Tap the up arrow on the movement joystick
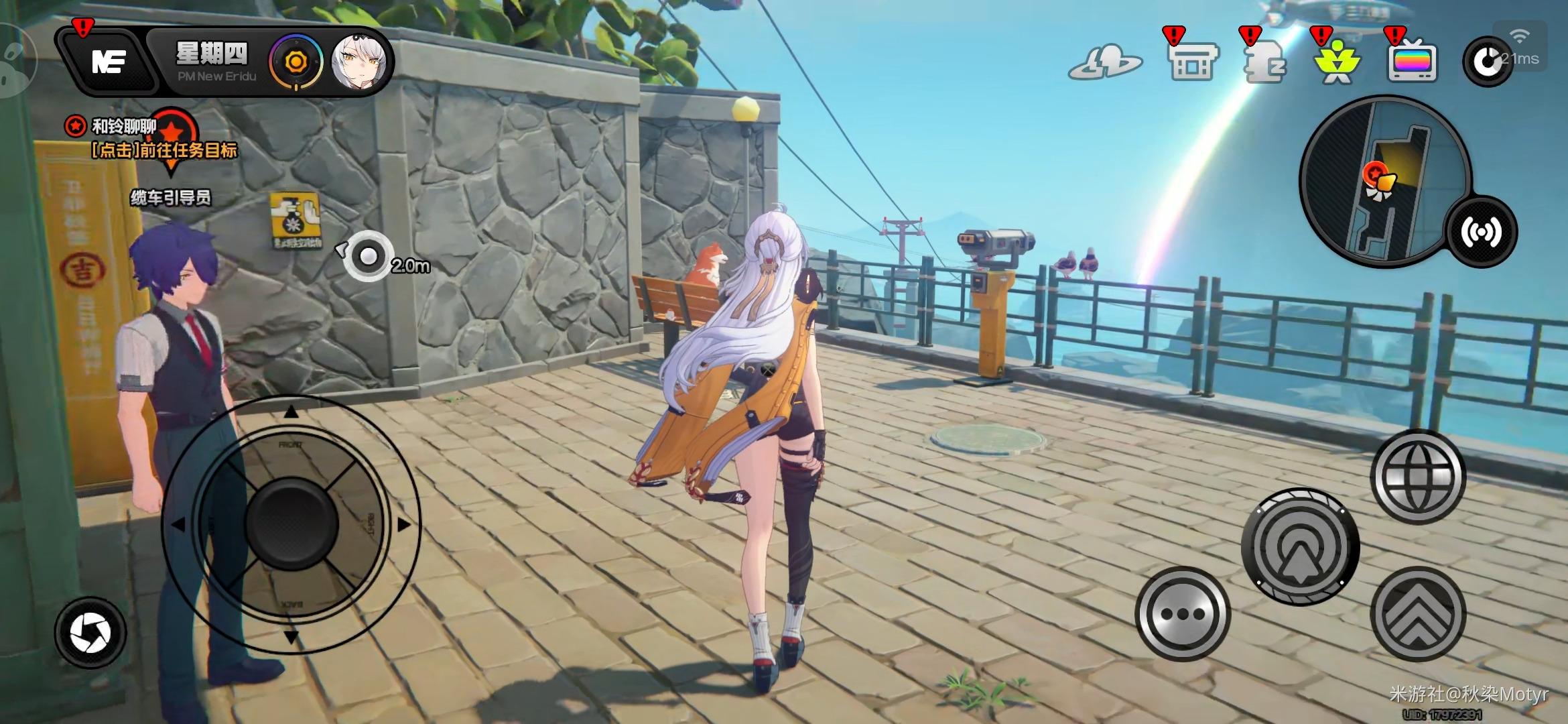 tap(291, 412)
